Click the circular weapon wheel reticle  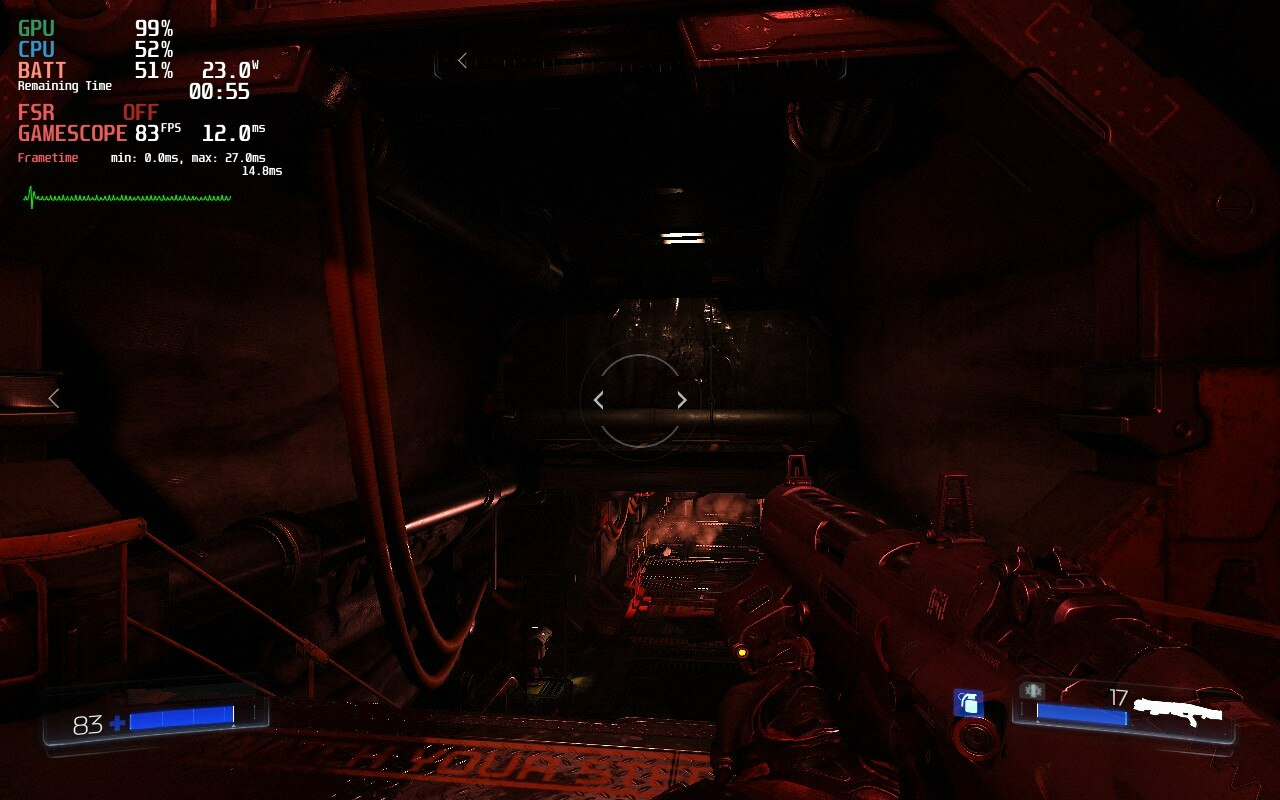(x=639, y=400)
